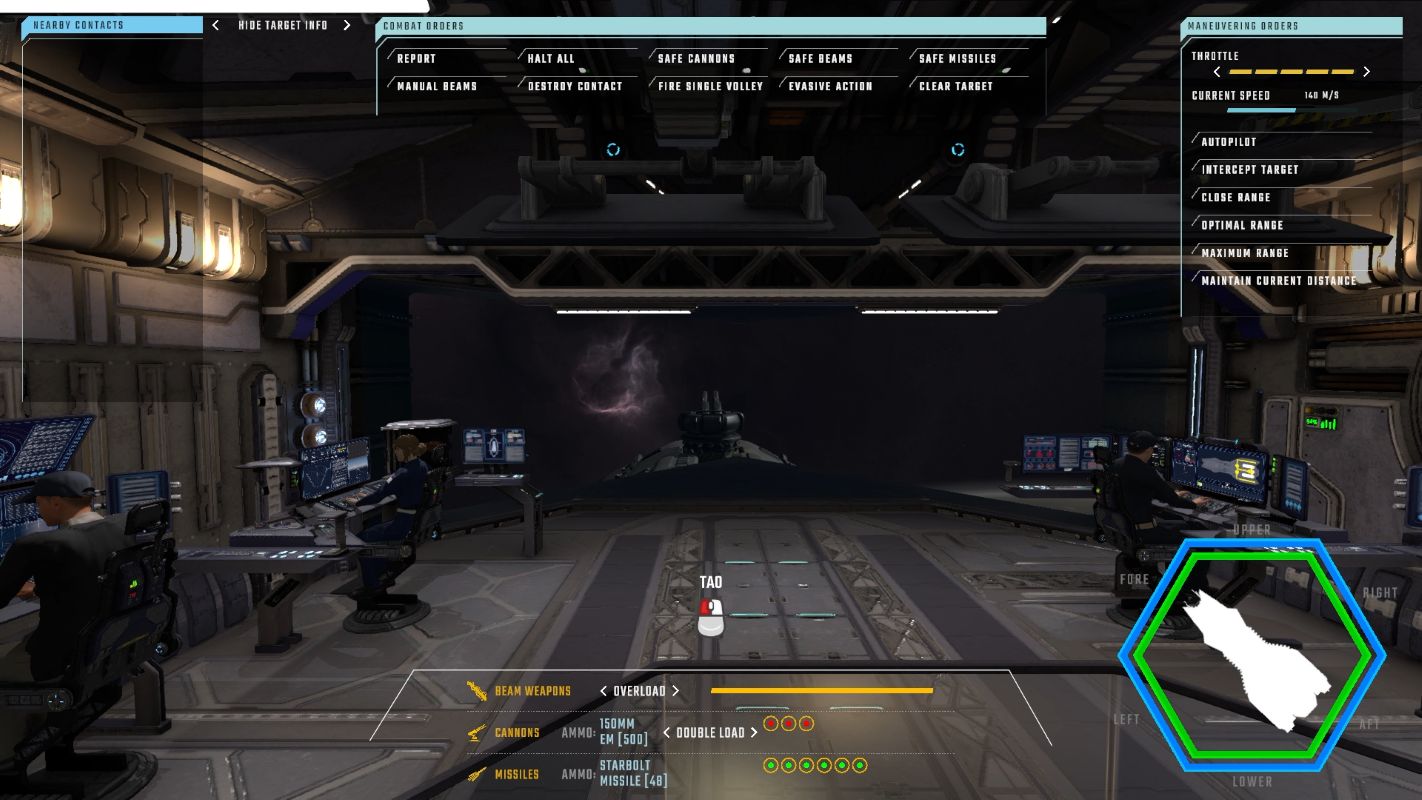This screenshot has height=800, width=1422.
Task: Increase throttle with right arrow
Action: tap(1367, 72)
